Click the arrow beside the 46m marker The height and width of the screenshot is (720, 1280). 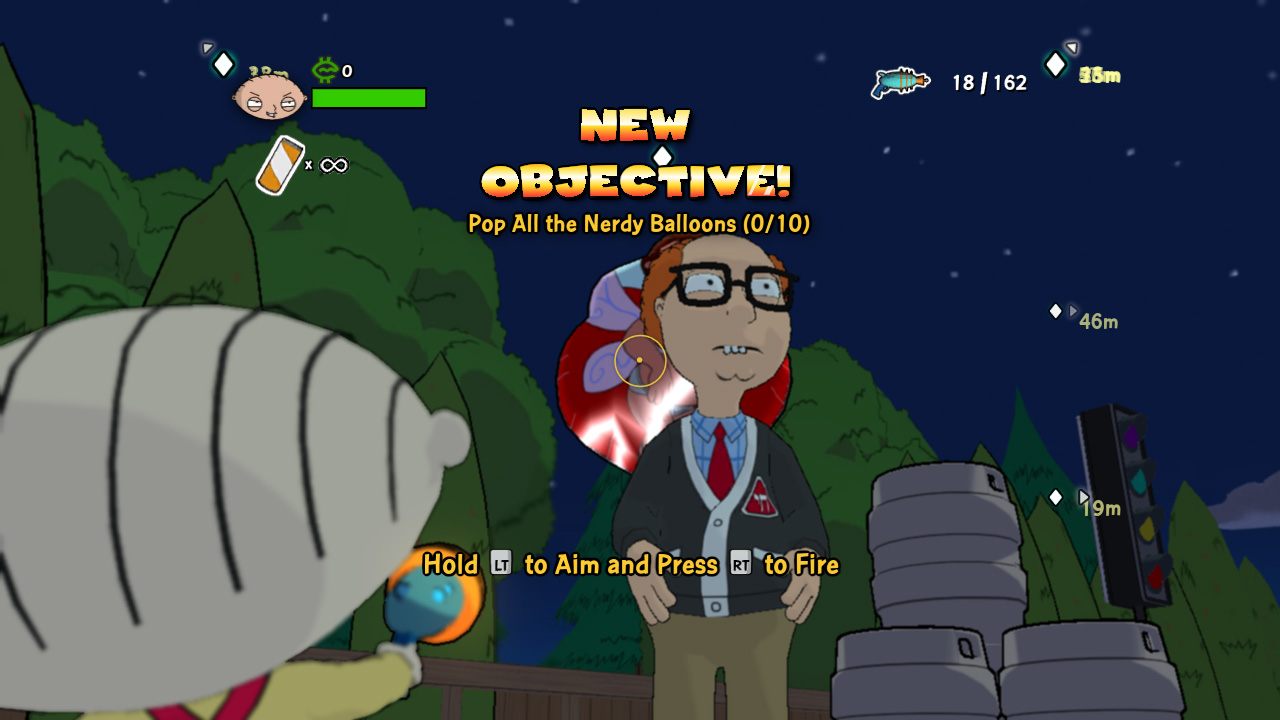click(1075, 311)
